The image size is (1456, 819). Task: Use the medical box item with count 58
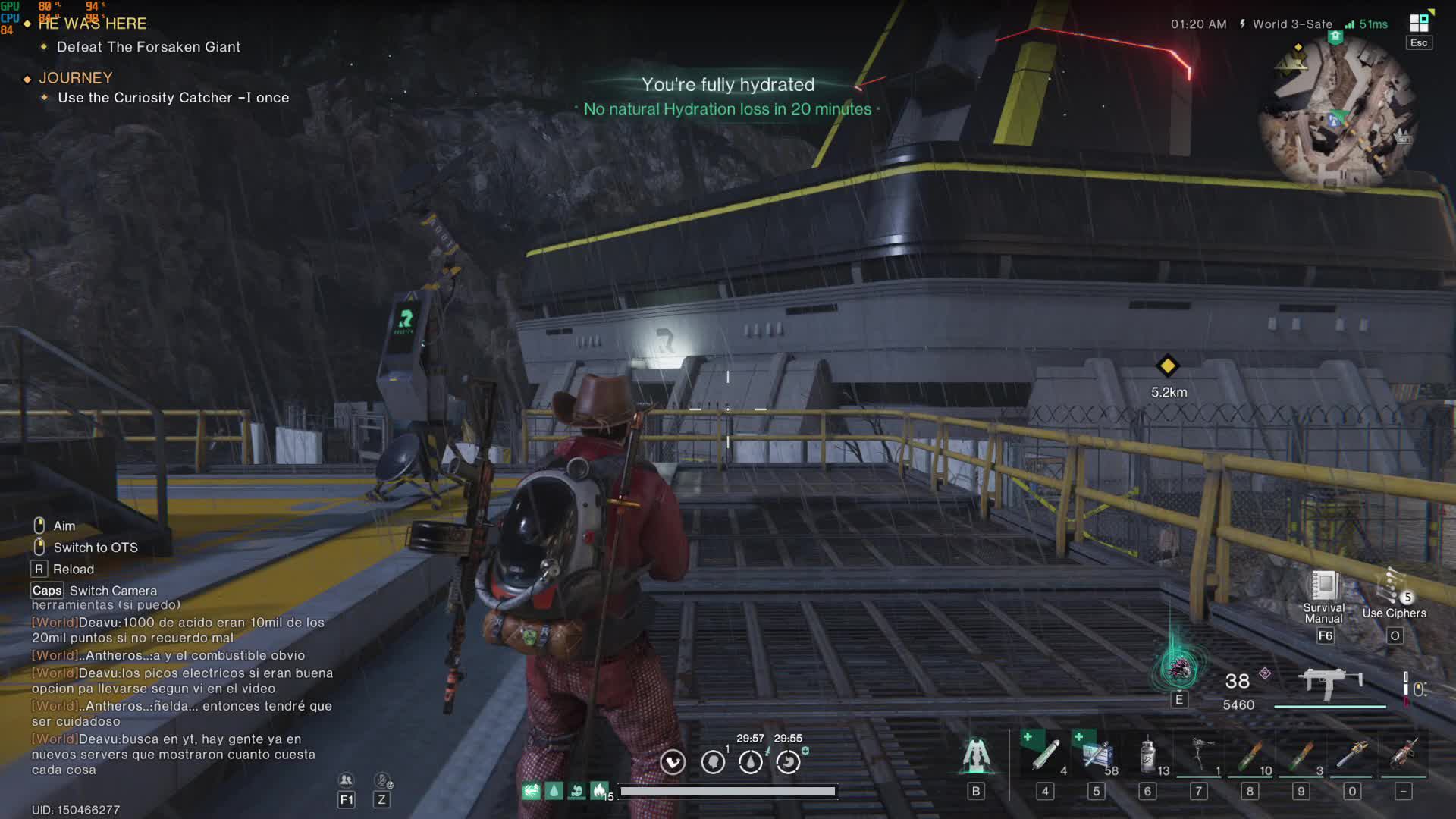[1096, 755]
